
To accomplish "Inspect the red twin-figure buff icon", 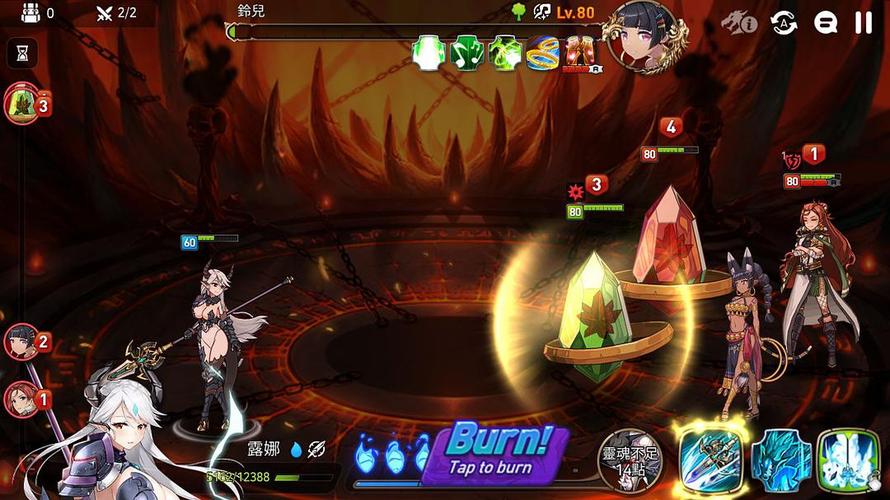I will pos(579,53).
